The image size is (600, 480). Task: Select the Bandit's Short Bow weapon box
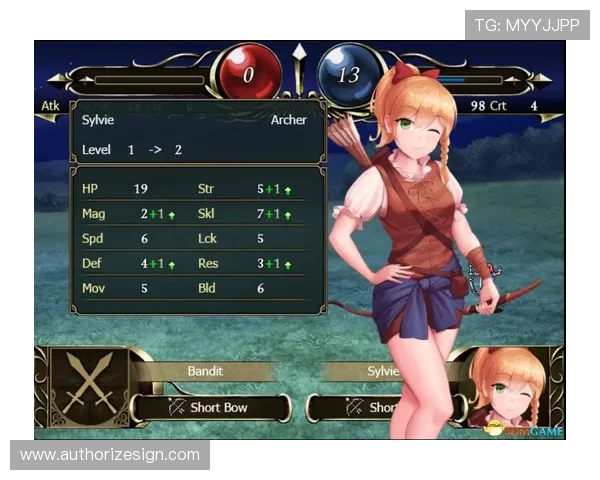coord(212,407)
